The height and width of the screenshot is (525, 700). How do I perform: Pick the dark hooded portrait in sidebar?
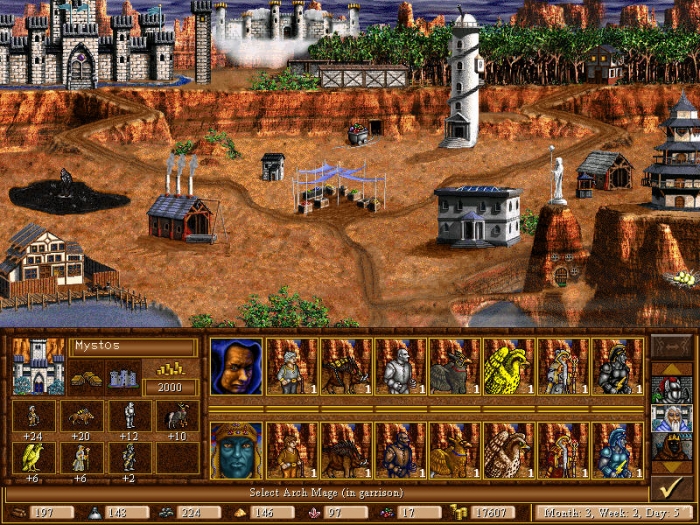(x=668, y=445)
